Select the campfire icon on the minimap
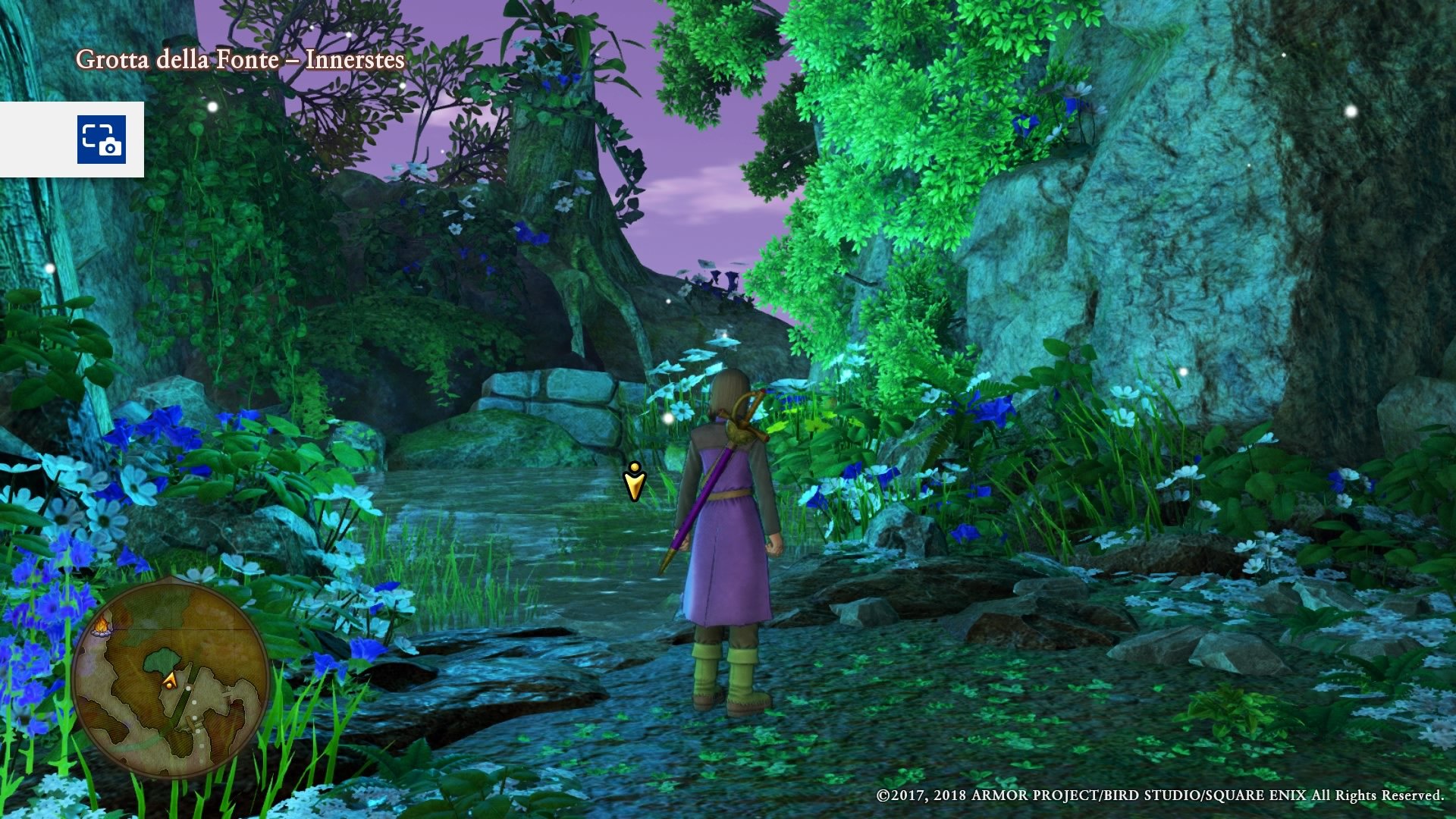The width and height of the screenshot is (1456, 819). click(101, 627)
